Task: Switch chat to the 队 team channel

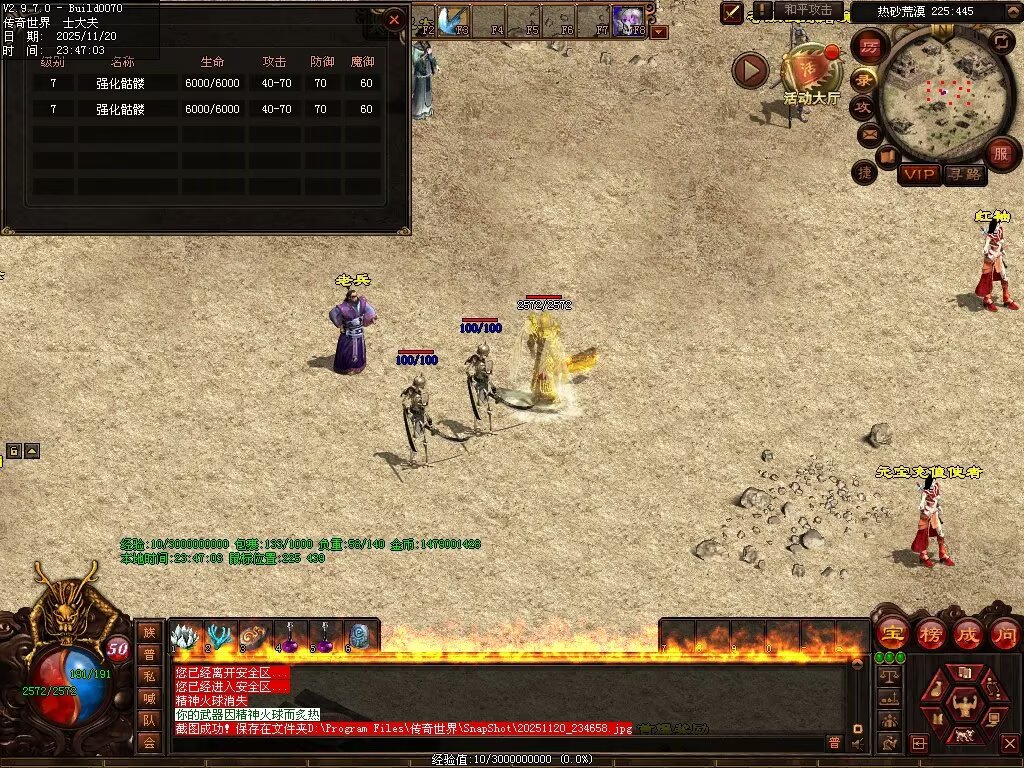Action: pyautogui.click(x=149, y=719)
